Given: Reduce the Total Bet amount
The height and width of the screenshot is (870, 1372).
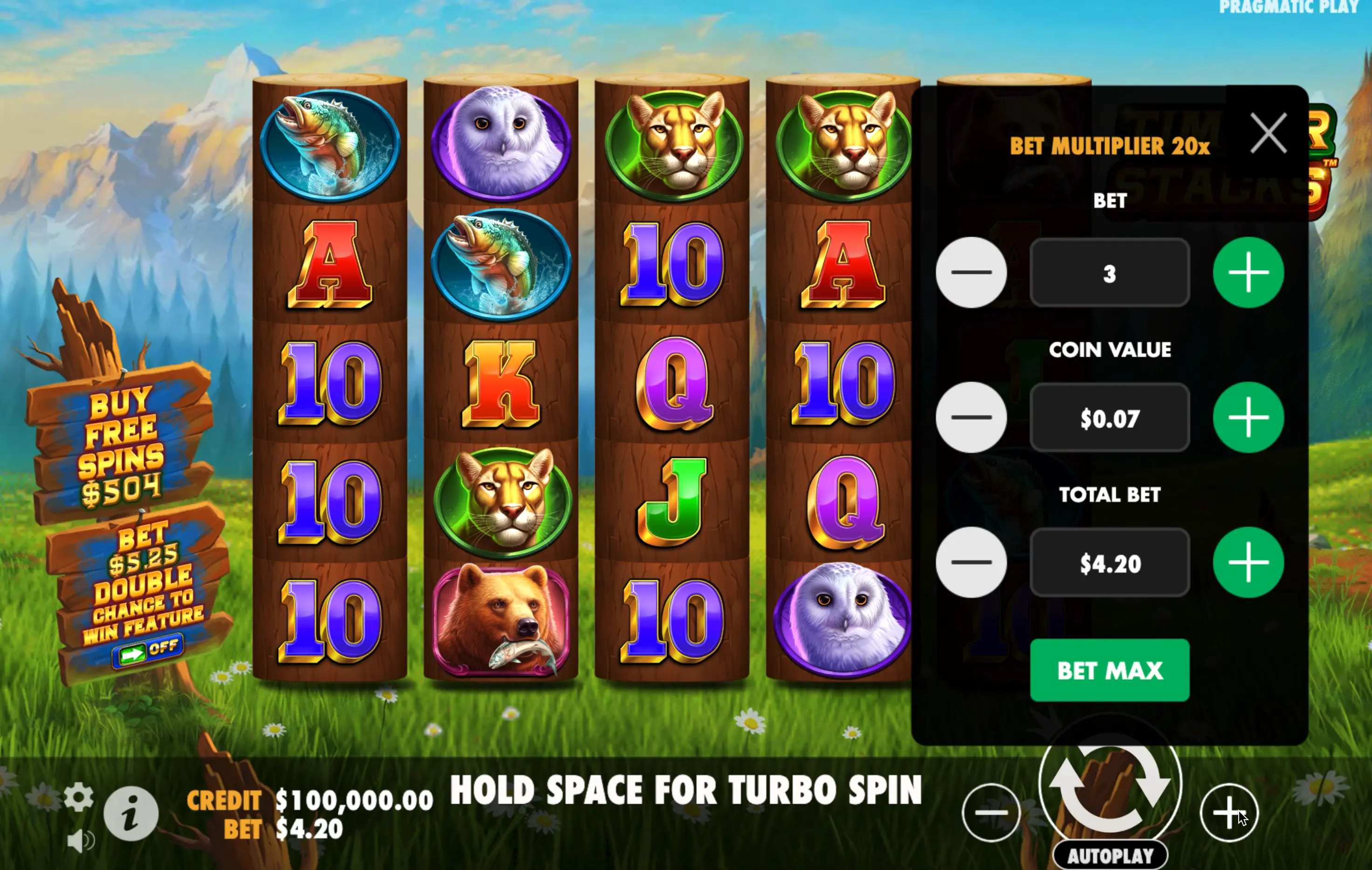Looking at the screenshot, I should click(971, 562).
